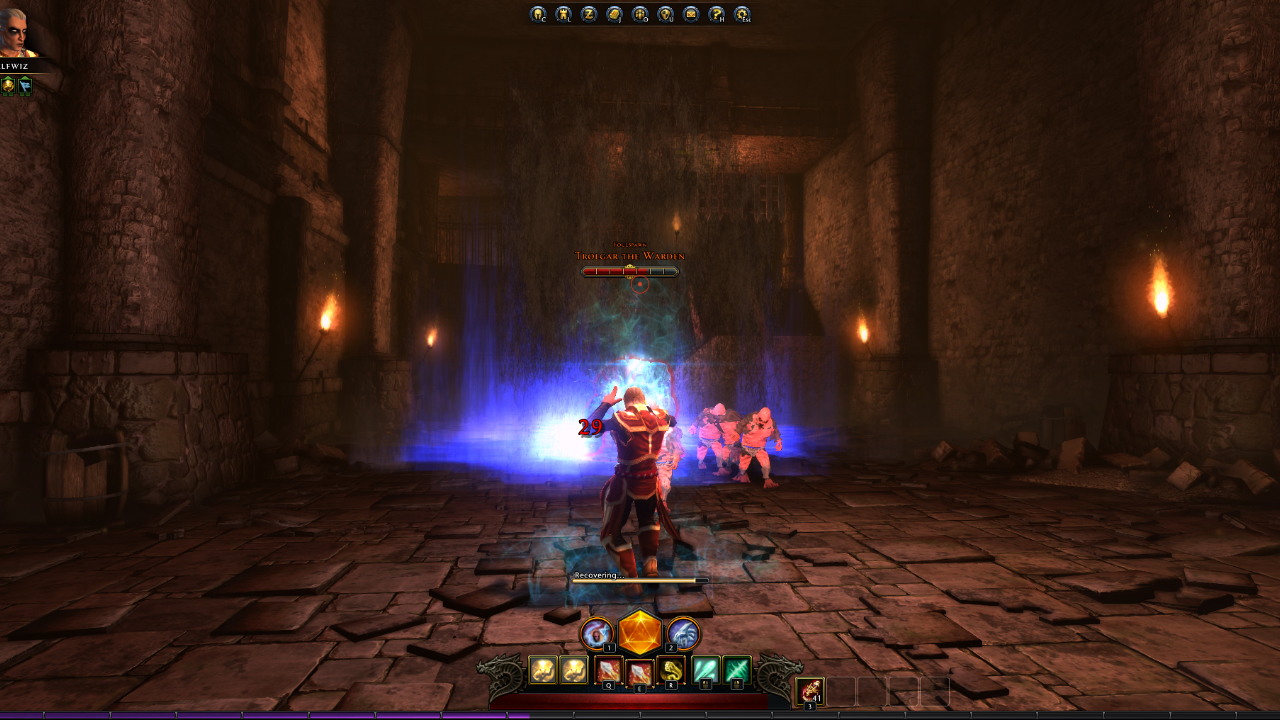Open the Guild panel icon labeled O
Viewport: 1280px width, 720px height.
640,14
